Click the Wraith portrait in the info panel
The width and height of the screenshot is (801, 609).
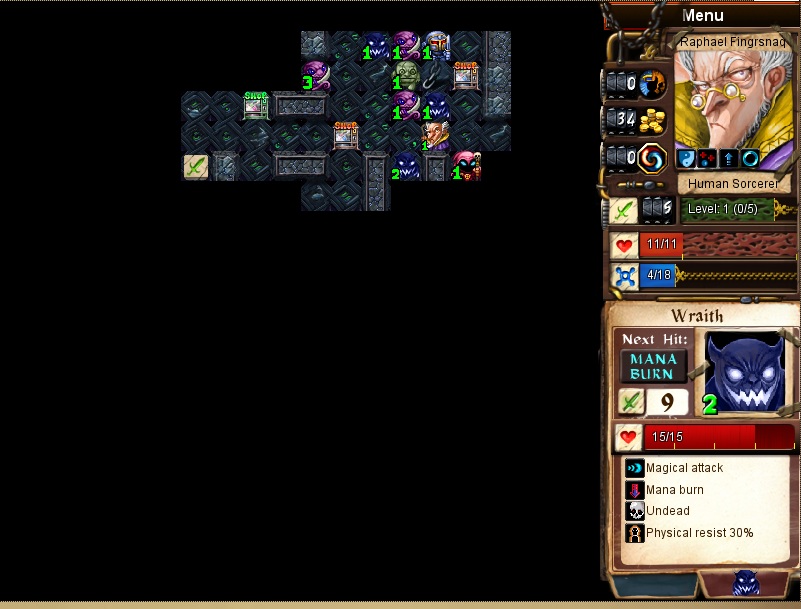pos(744,371)
